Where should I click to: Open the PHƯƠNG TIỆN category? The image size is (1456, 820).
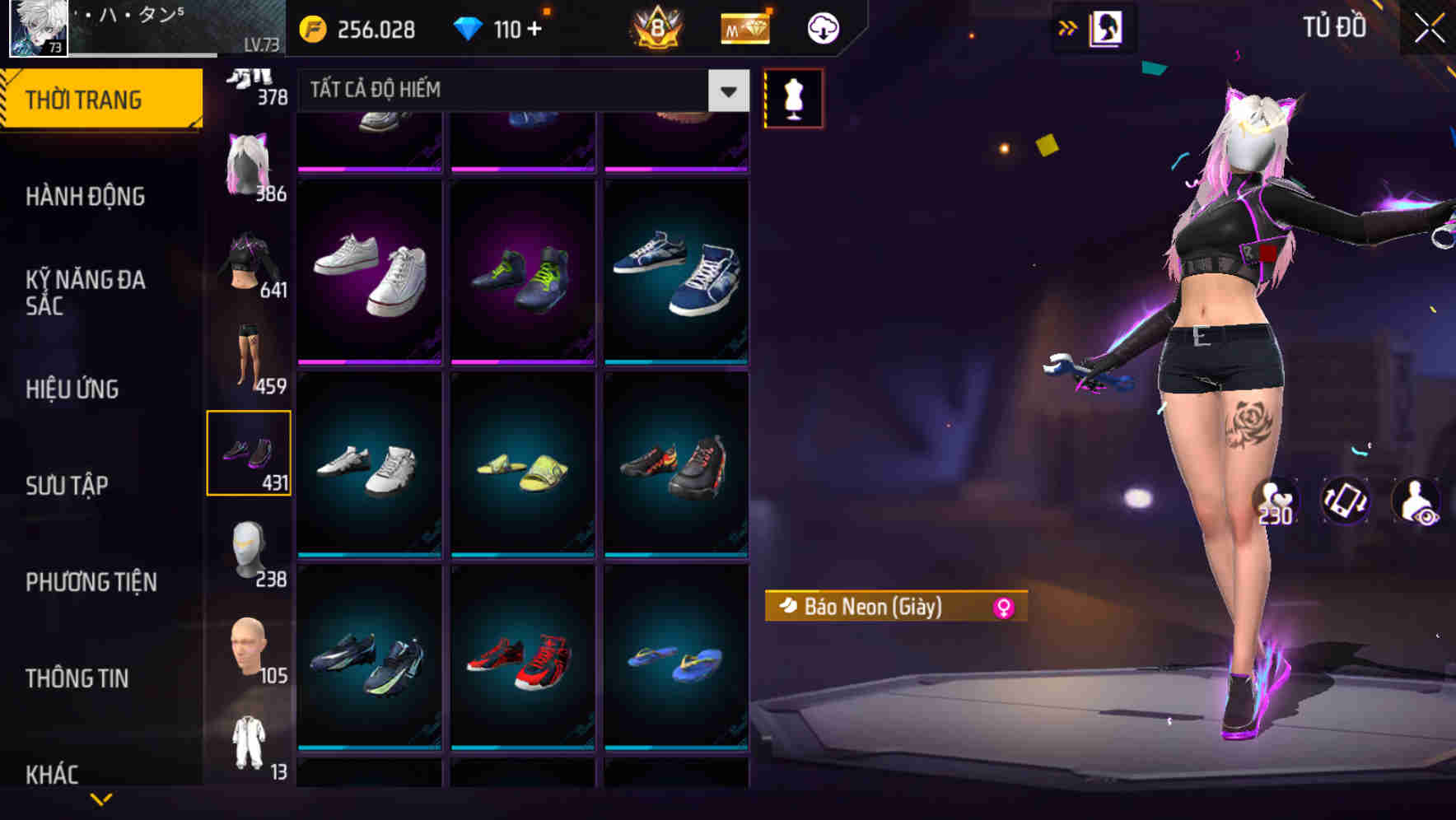[91, 582]
